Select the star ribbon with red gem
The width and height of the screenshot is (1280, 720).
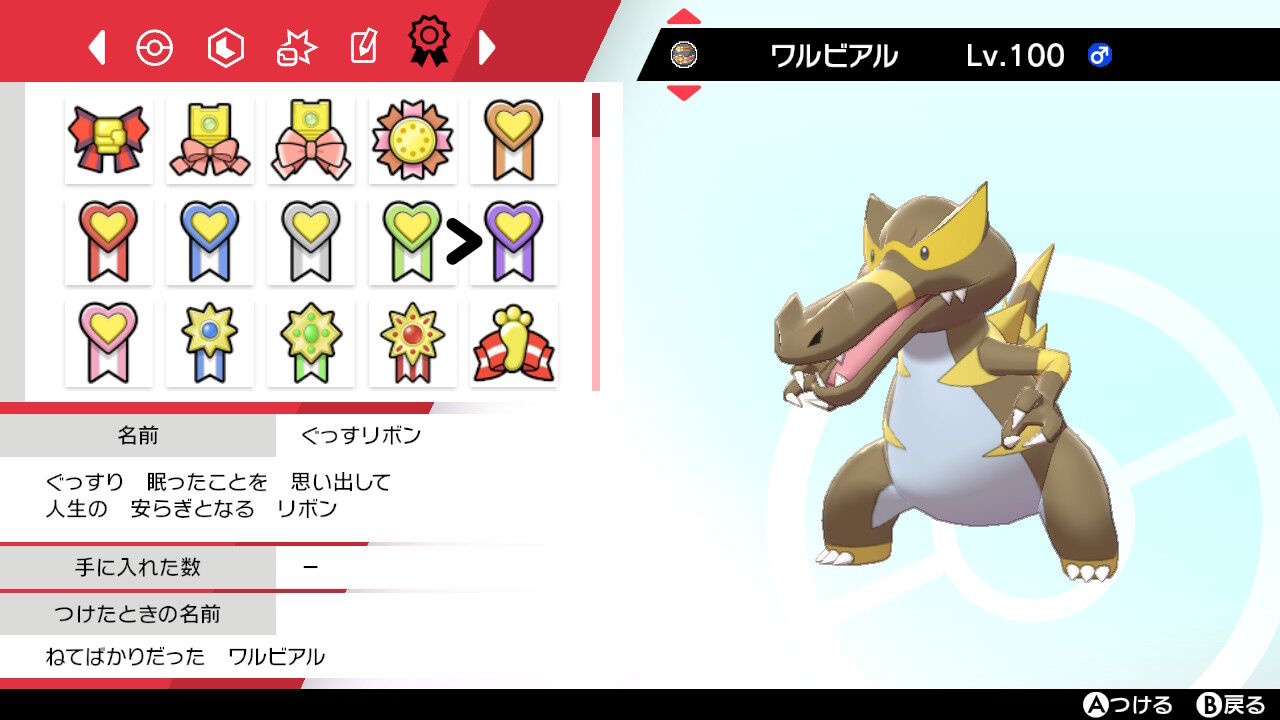click(412, 343)
